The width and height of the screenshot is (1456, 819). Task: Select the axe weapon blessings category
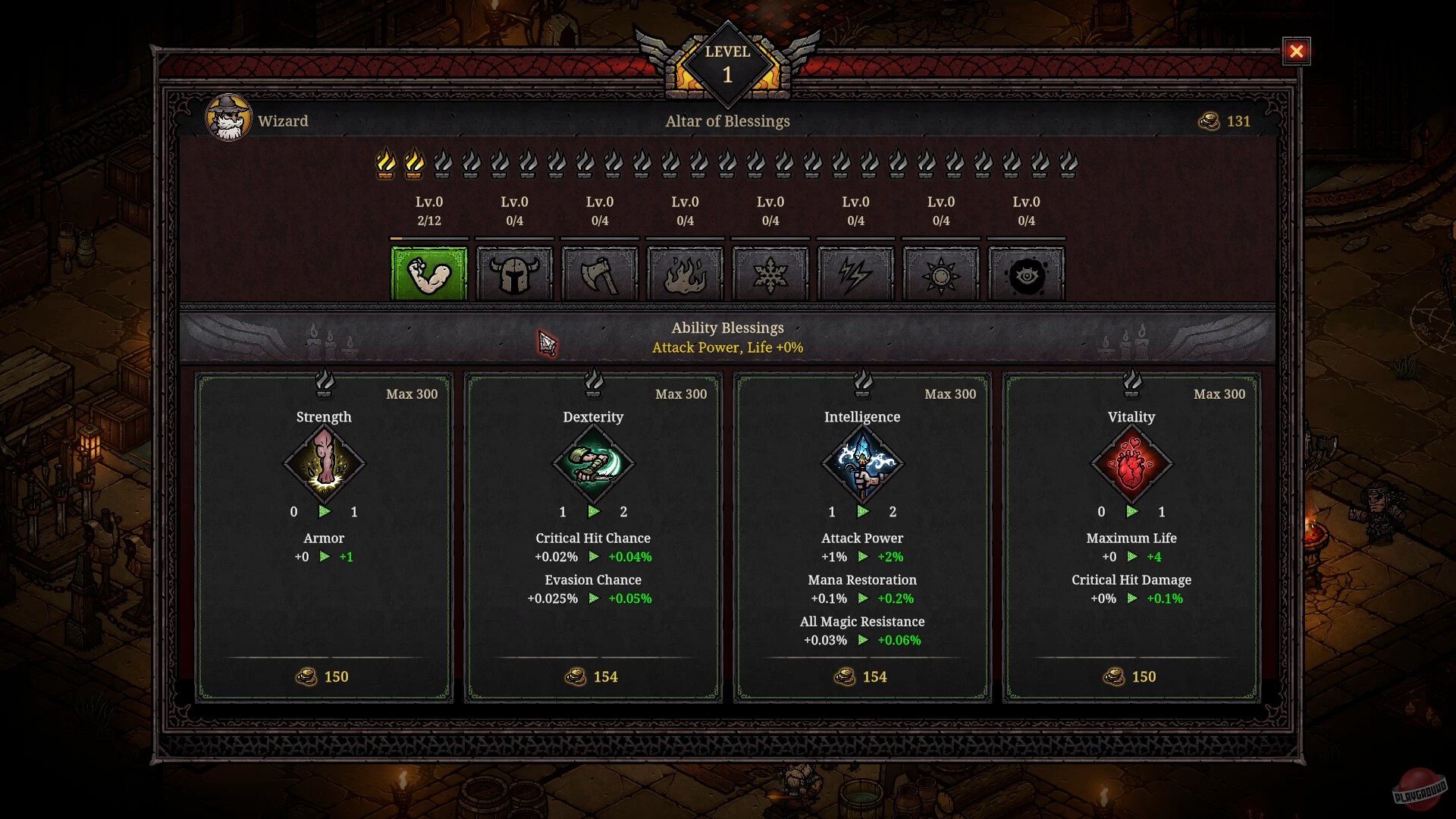pyautogui.click(x=600, y=275)
